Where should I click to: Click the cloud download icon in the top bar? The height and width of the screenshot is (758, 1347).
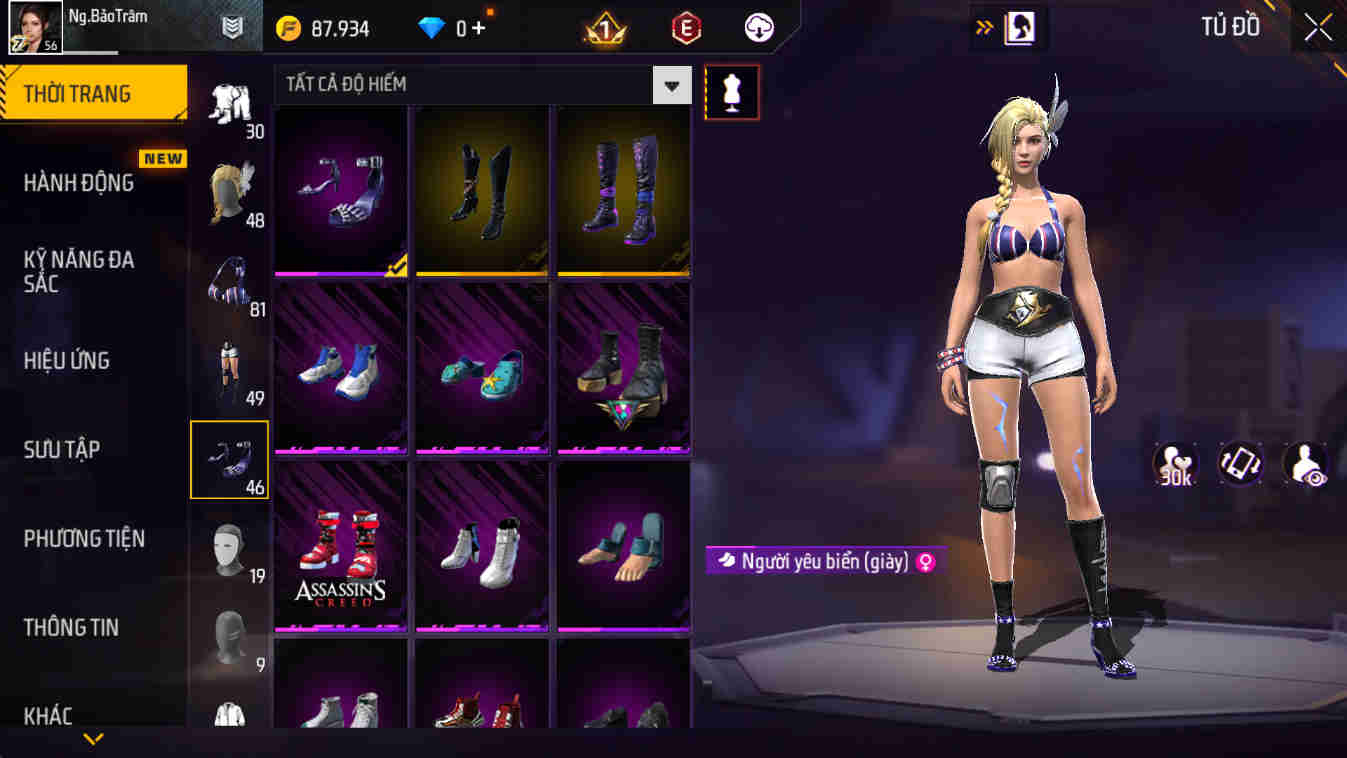pyautogui.click(x=758, y=27)
